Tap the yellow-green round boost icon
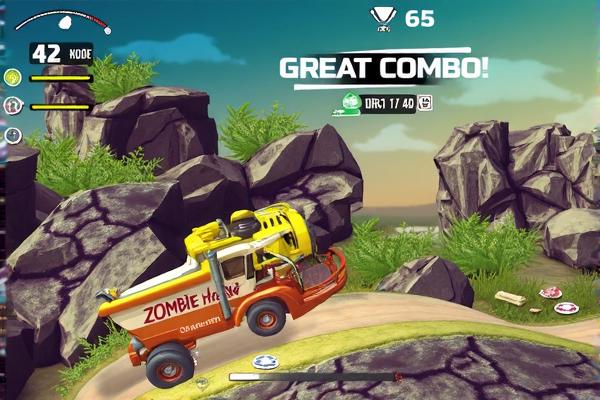 pos(13,77)
